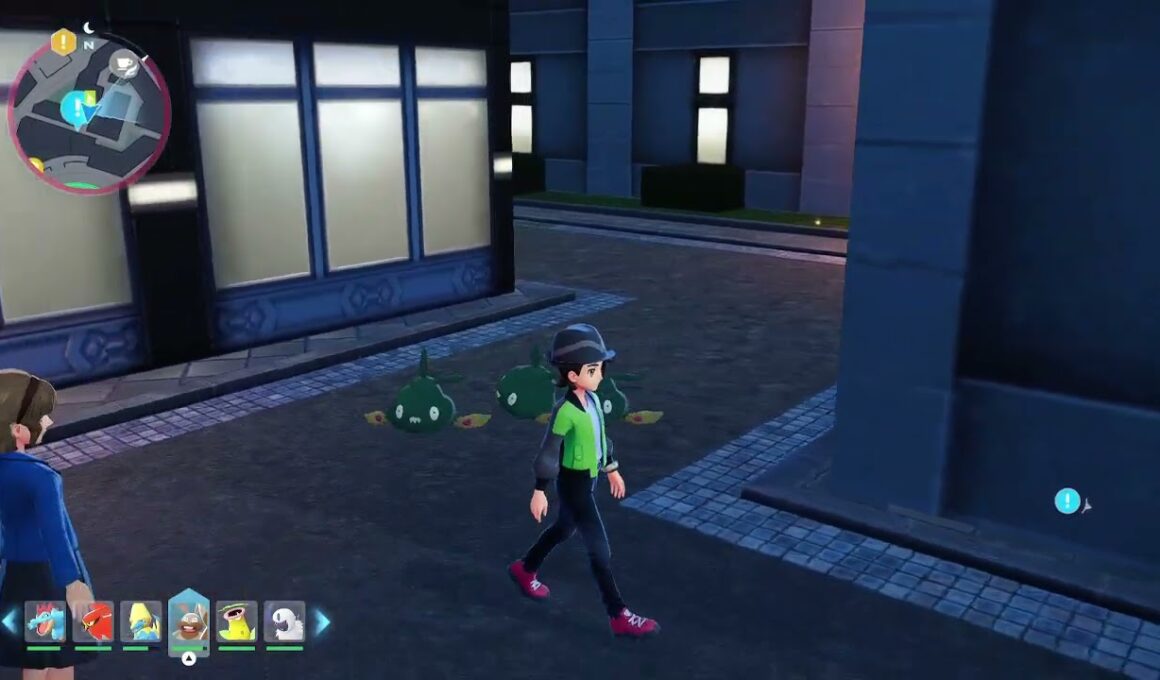Click the party bar's left arrow
The width and height of the screenshot is (1160, 680).
(x=10, y=622)
